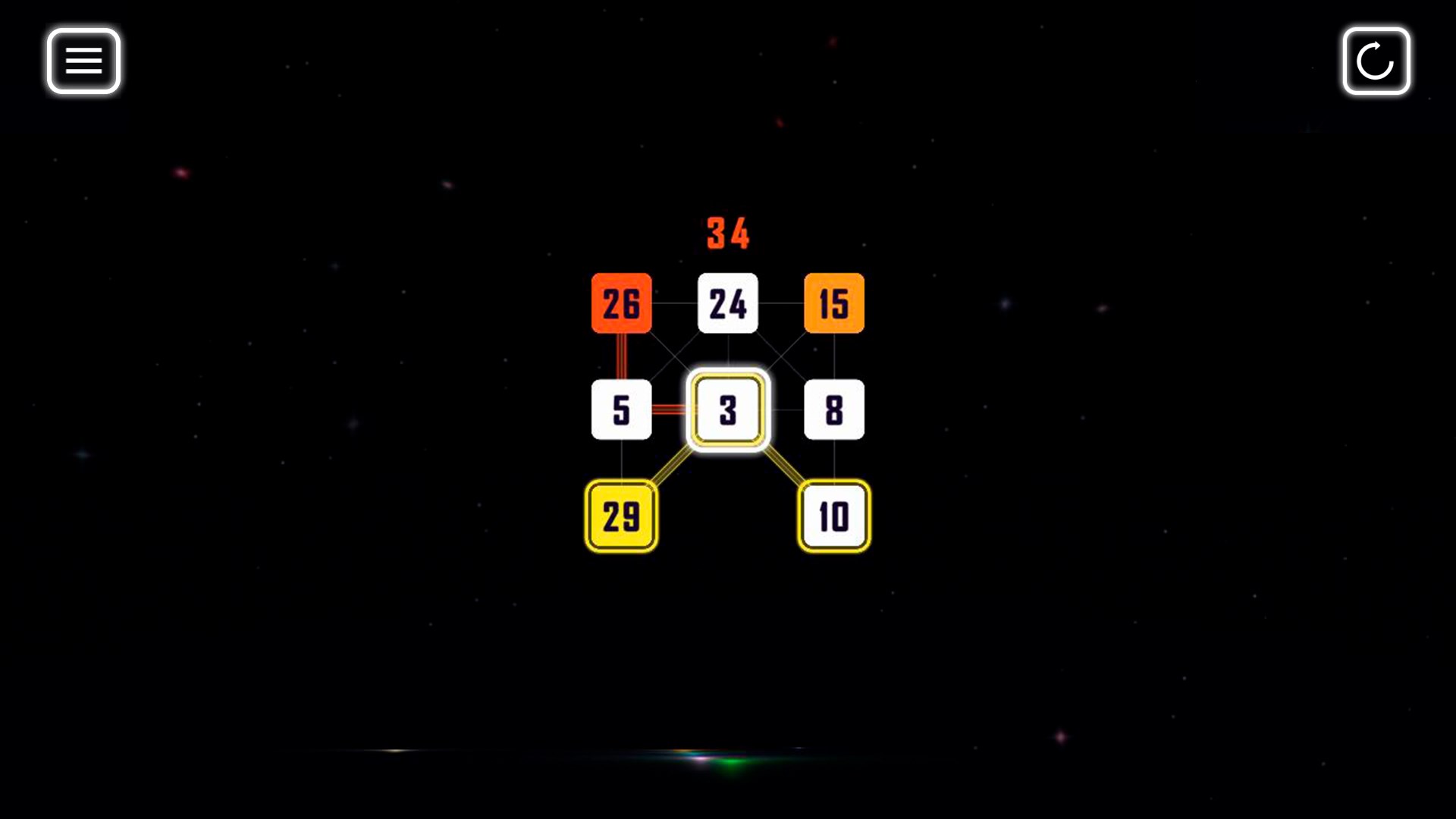Expand the menu in the top left corner

click(83, 61)
